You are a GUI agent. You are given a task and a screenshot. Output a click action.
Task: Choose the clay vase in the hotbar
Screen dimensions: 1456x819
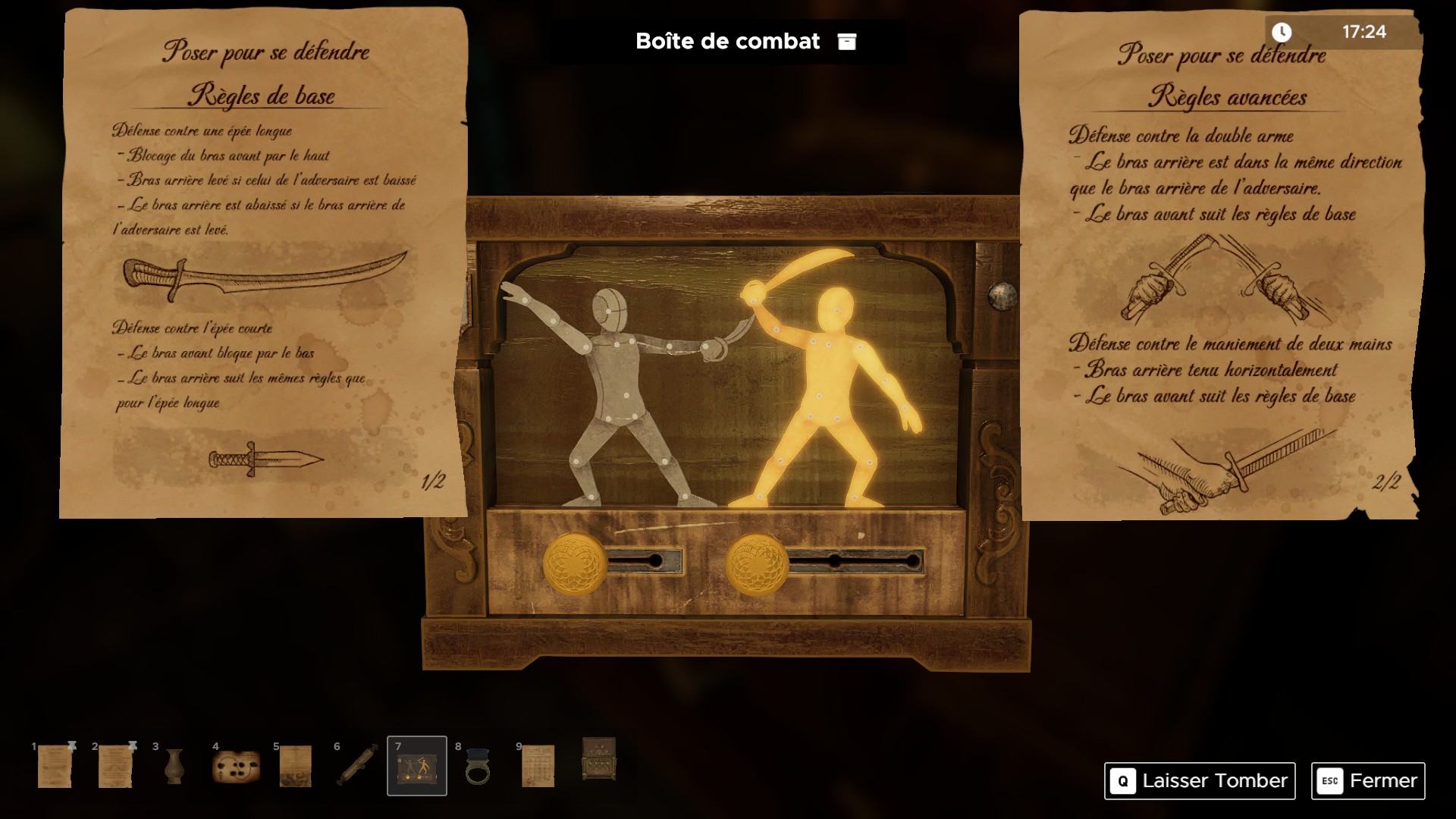pyautogui.click(x=174, y=766)
